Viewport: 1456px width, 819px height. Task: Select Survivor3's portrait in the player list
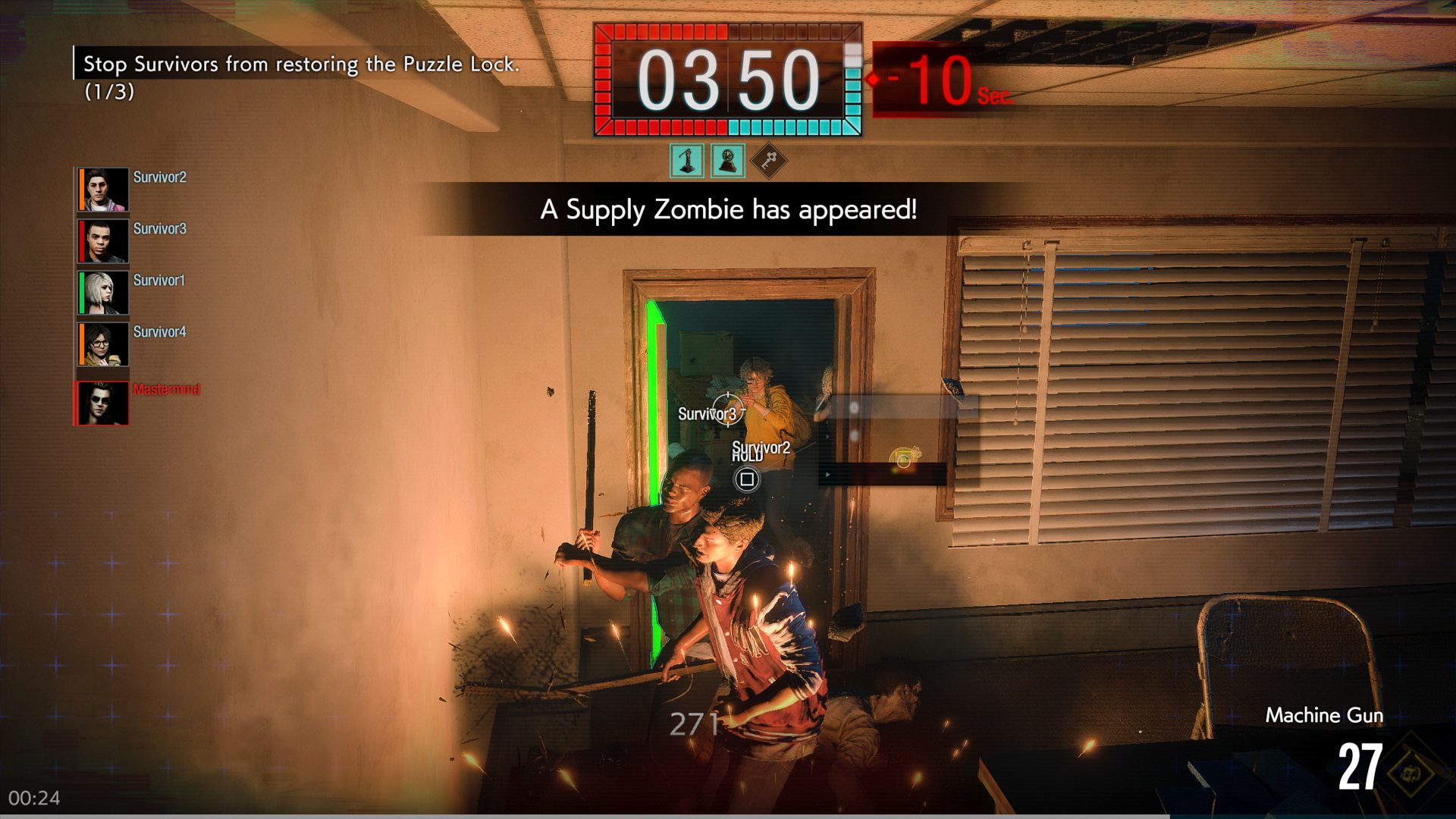tap(103, 241)
